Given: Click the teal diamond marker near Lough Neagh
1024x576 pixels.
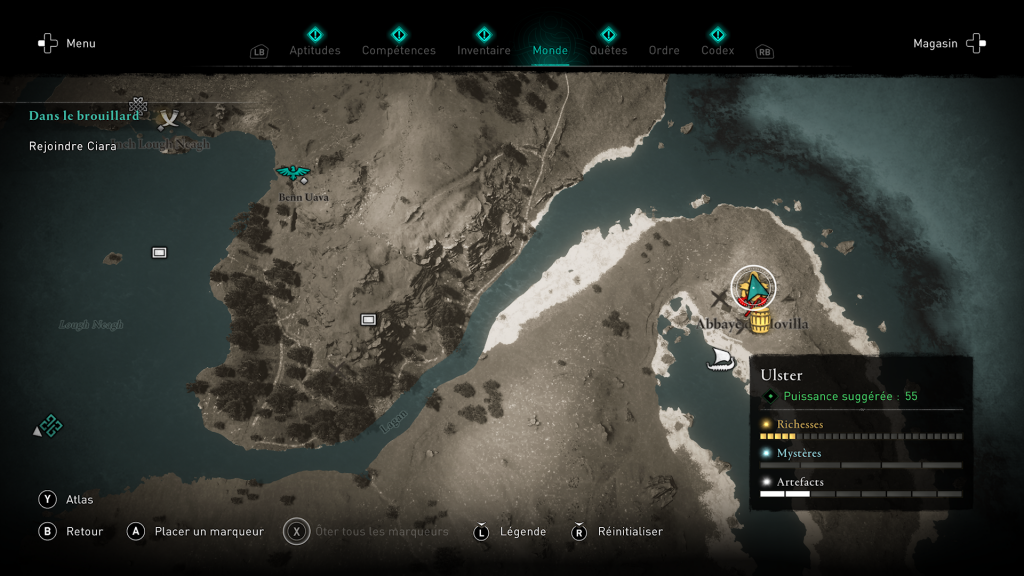Looking at the screenshot, I should tap(50, 426).
